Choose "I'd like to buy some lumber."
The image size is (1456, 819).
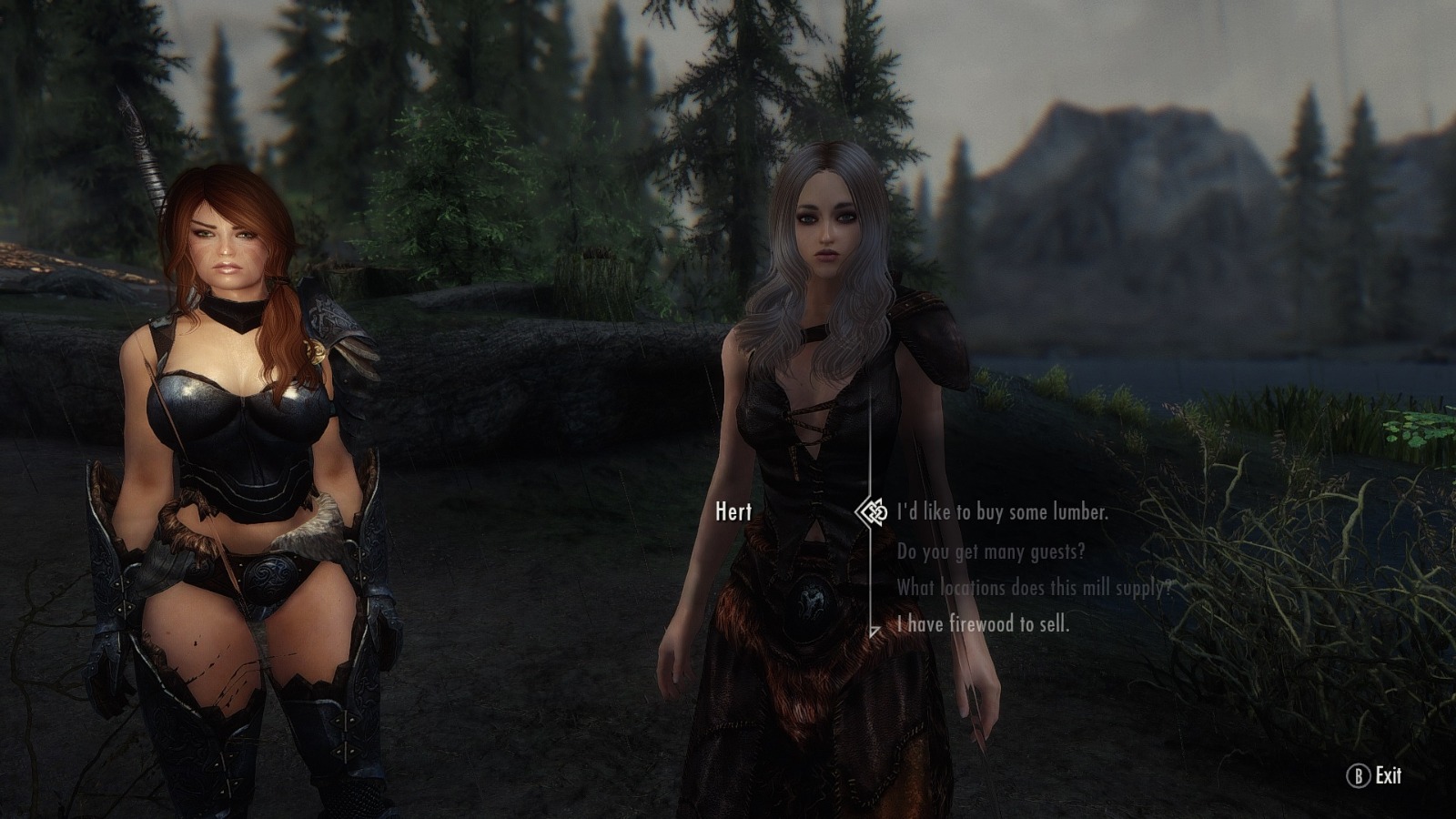click(x=1003, y=512)
